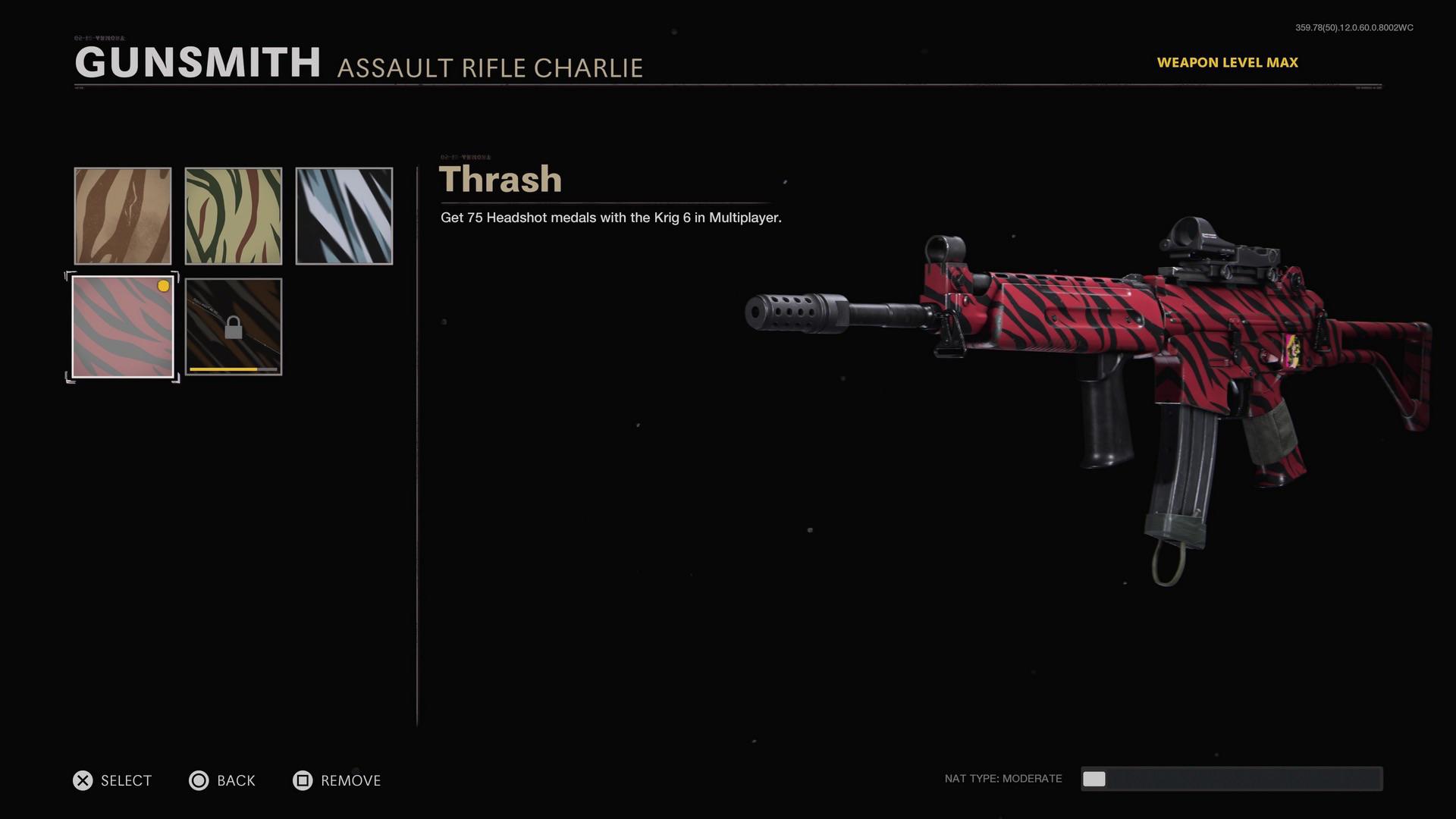Select the brown tiger stripe camo thumbnail
Viewport: 1456px width, 819px height.
coord(123,215)
